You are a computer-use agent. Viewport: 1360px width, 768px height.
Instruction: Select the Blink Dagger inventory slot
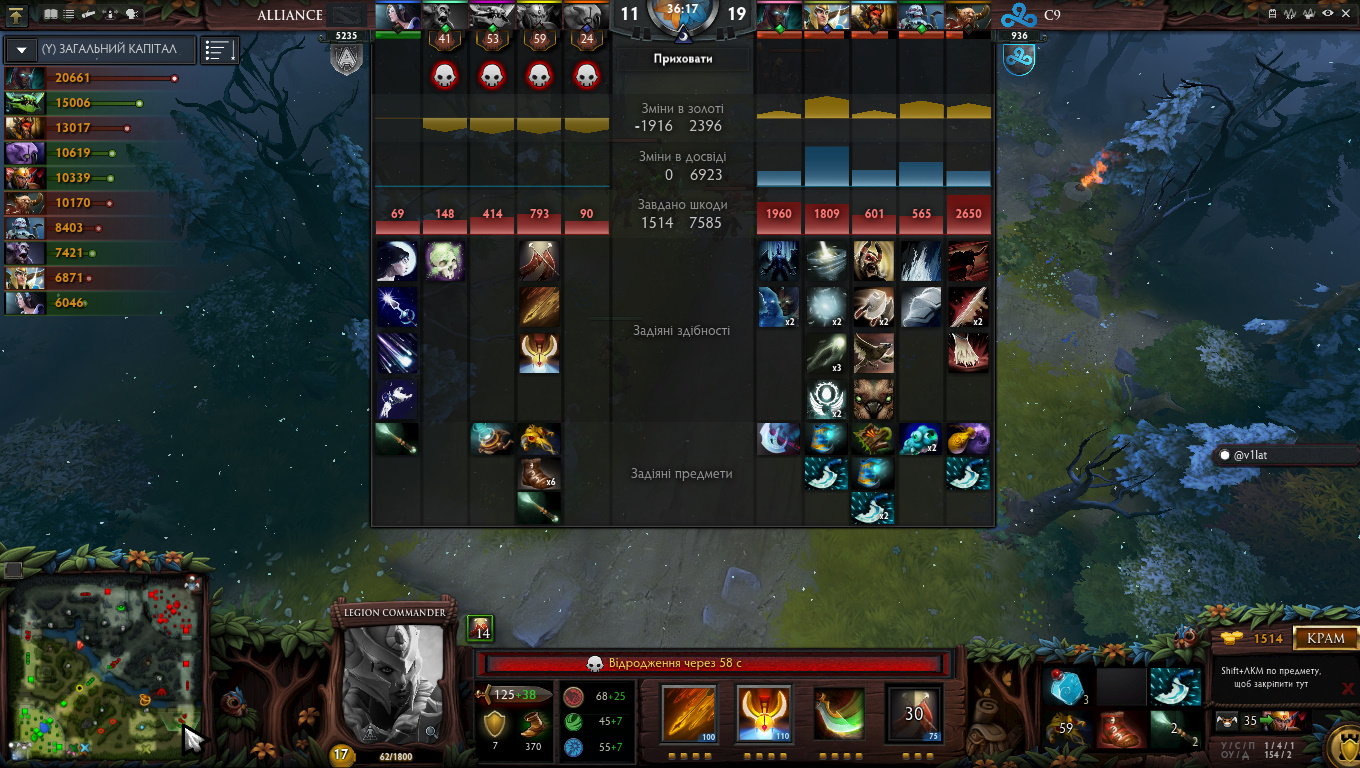1174,687
